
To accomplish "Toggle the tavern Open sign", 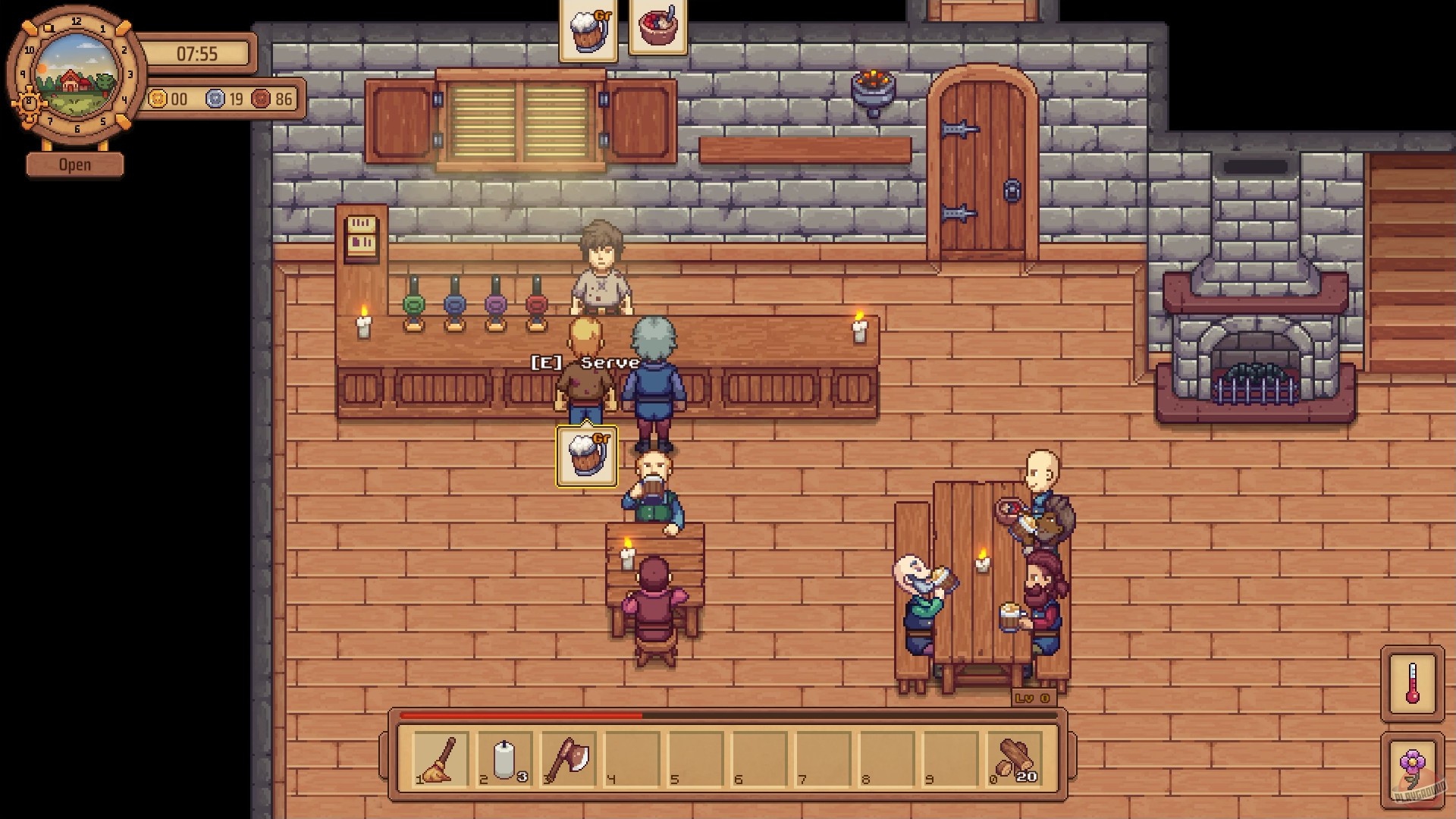I will point(74,164).
